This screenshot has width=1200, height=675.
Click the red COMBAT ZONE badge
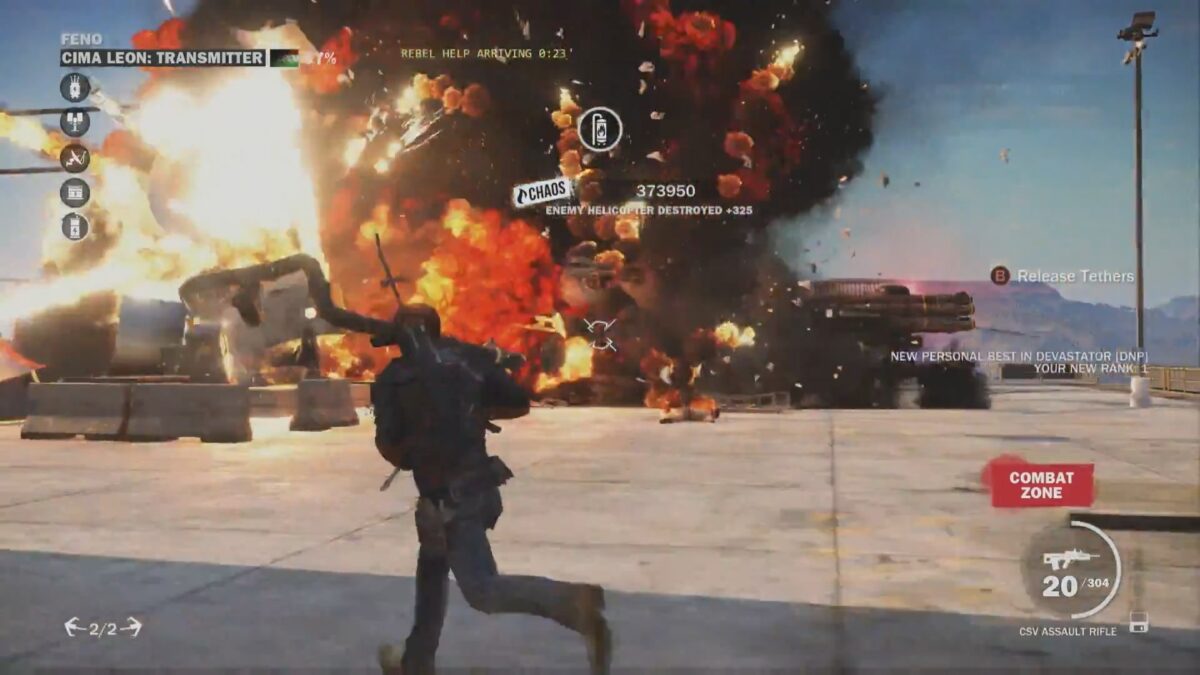(x=1040, y=484)
